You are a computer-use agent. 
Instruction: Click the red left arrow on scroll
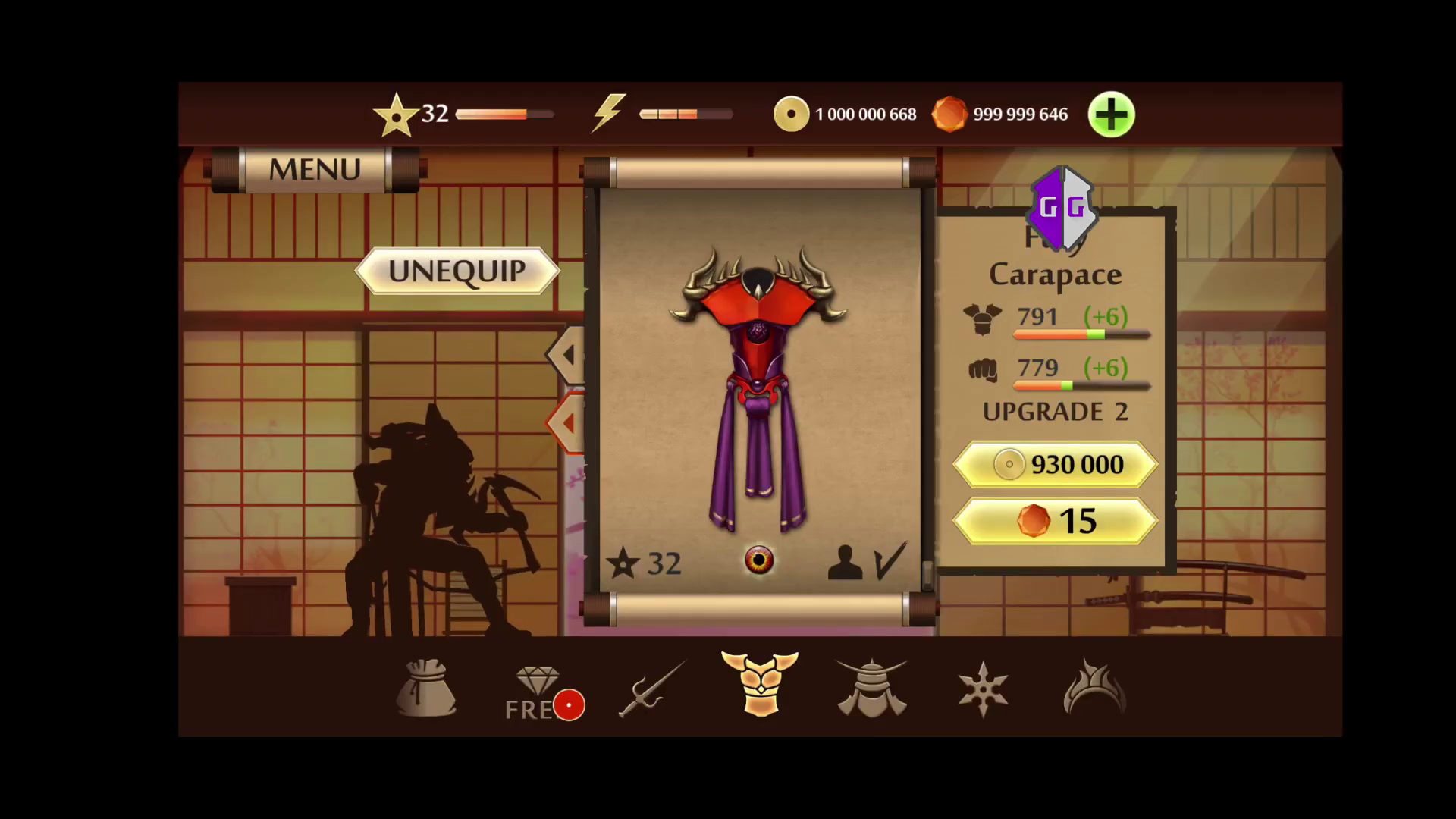pos(567,423)
